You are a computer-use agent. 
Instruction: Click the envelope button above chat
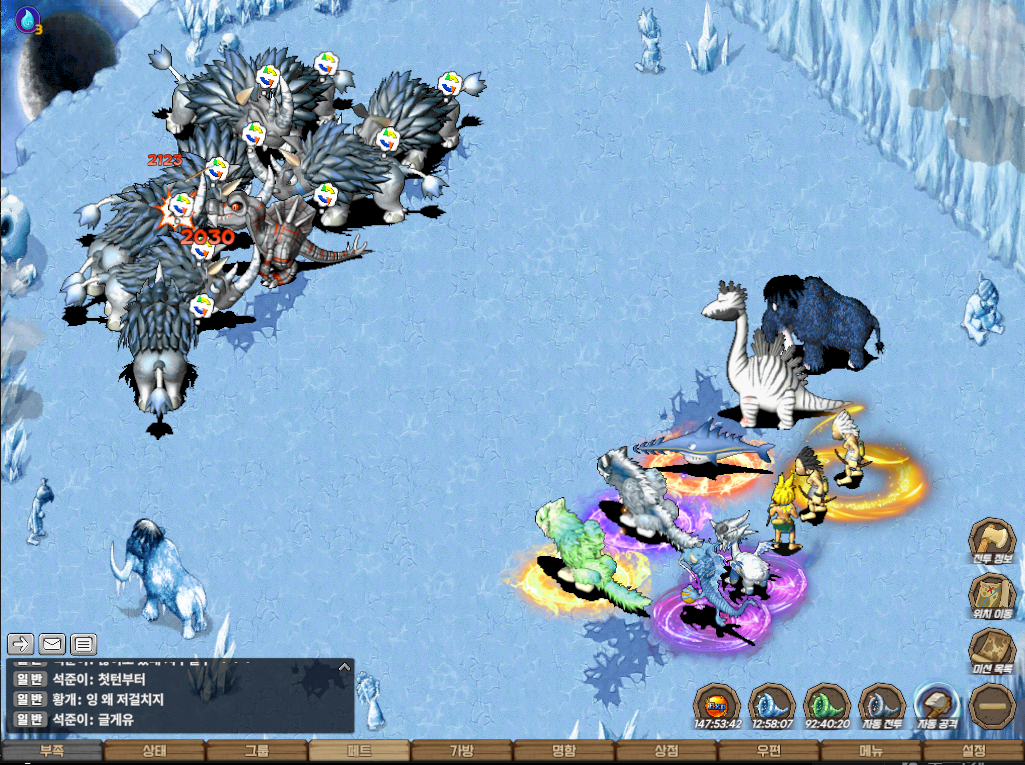pyautogui.click(x=52, y=643)
